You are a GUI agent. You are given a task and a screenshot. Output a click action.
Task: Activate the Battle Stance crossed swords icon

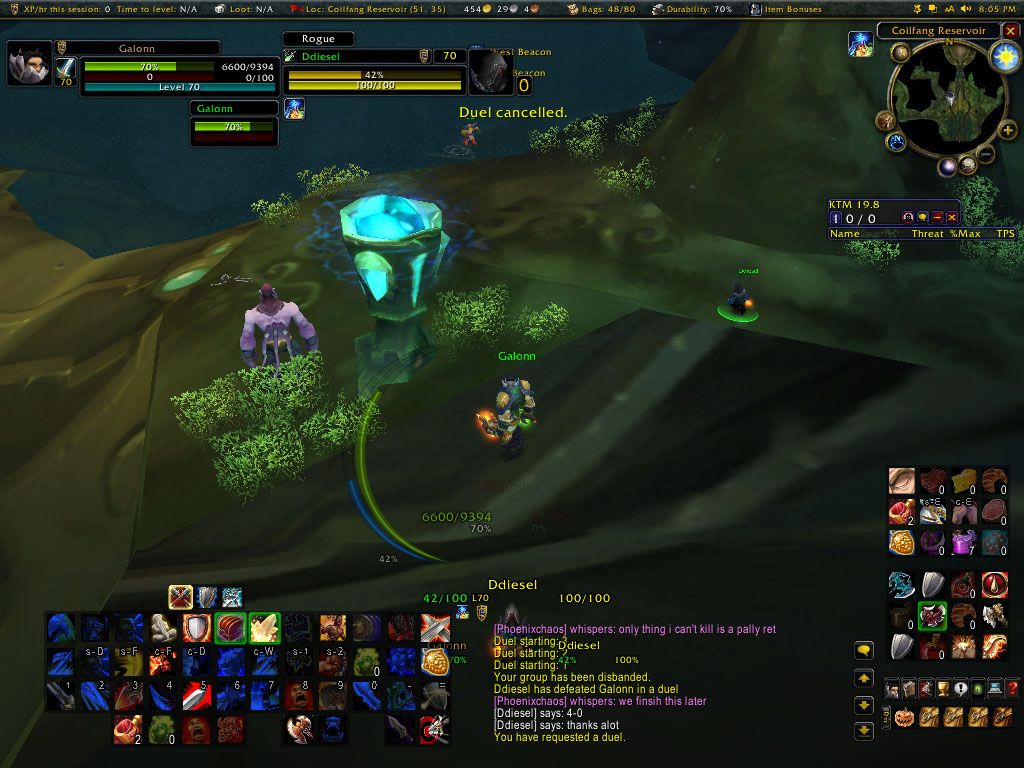(180, 597)
